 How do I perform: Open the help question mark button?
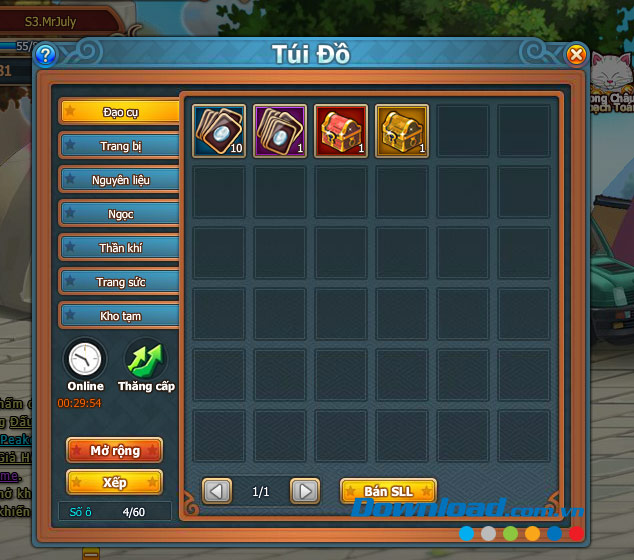tap(45, 55)
